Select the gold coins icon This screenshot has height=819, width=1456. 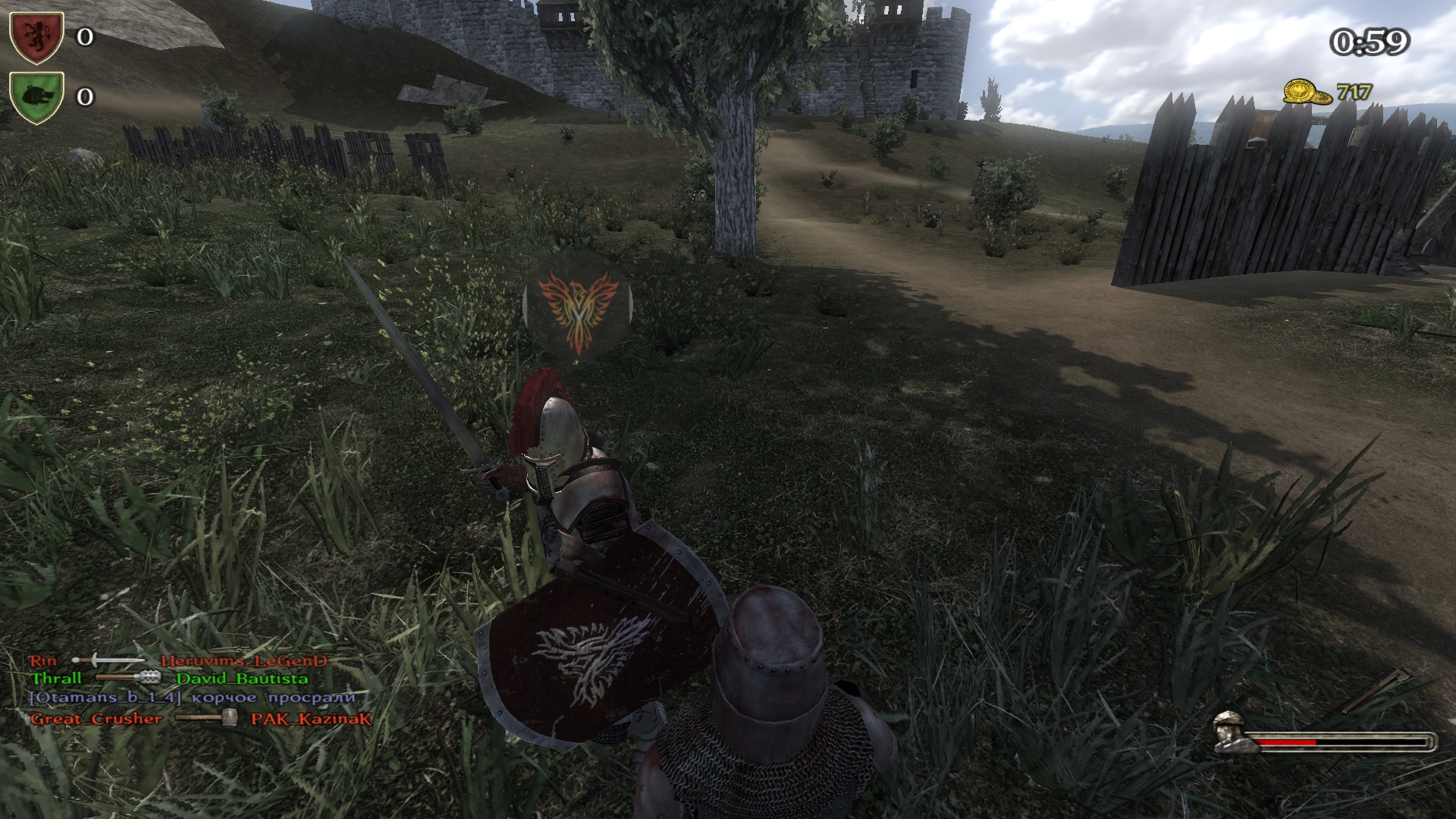click(x=1307, y=93)
